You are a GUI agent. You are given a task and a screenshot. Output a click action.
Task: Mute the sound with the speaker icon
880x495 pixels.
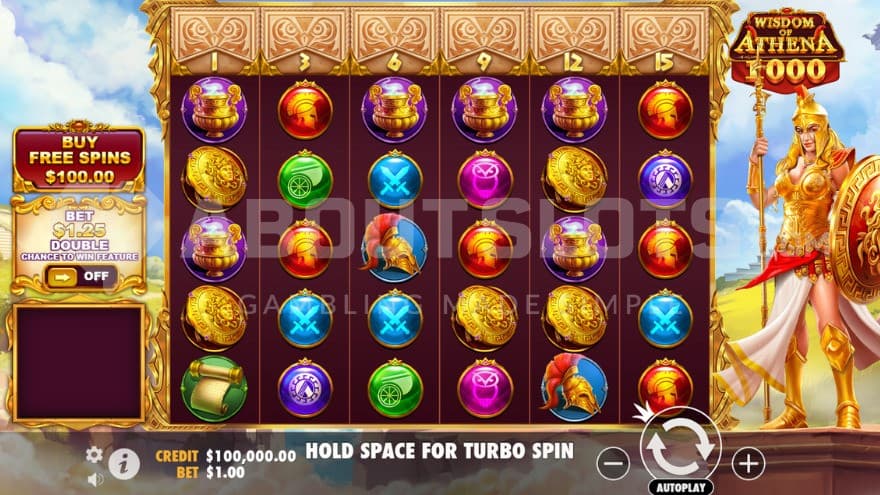(95, 479)
